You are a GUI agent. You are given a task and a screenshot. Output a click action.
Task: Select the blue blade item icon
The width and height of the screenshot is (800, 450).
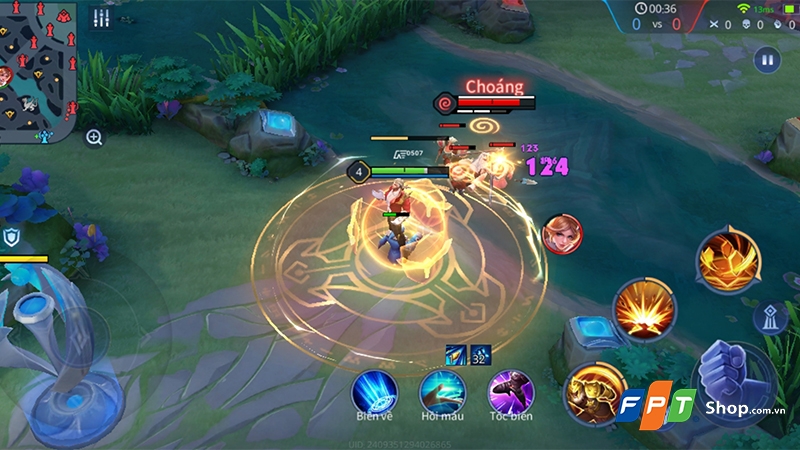point(456,353)
